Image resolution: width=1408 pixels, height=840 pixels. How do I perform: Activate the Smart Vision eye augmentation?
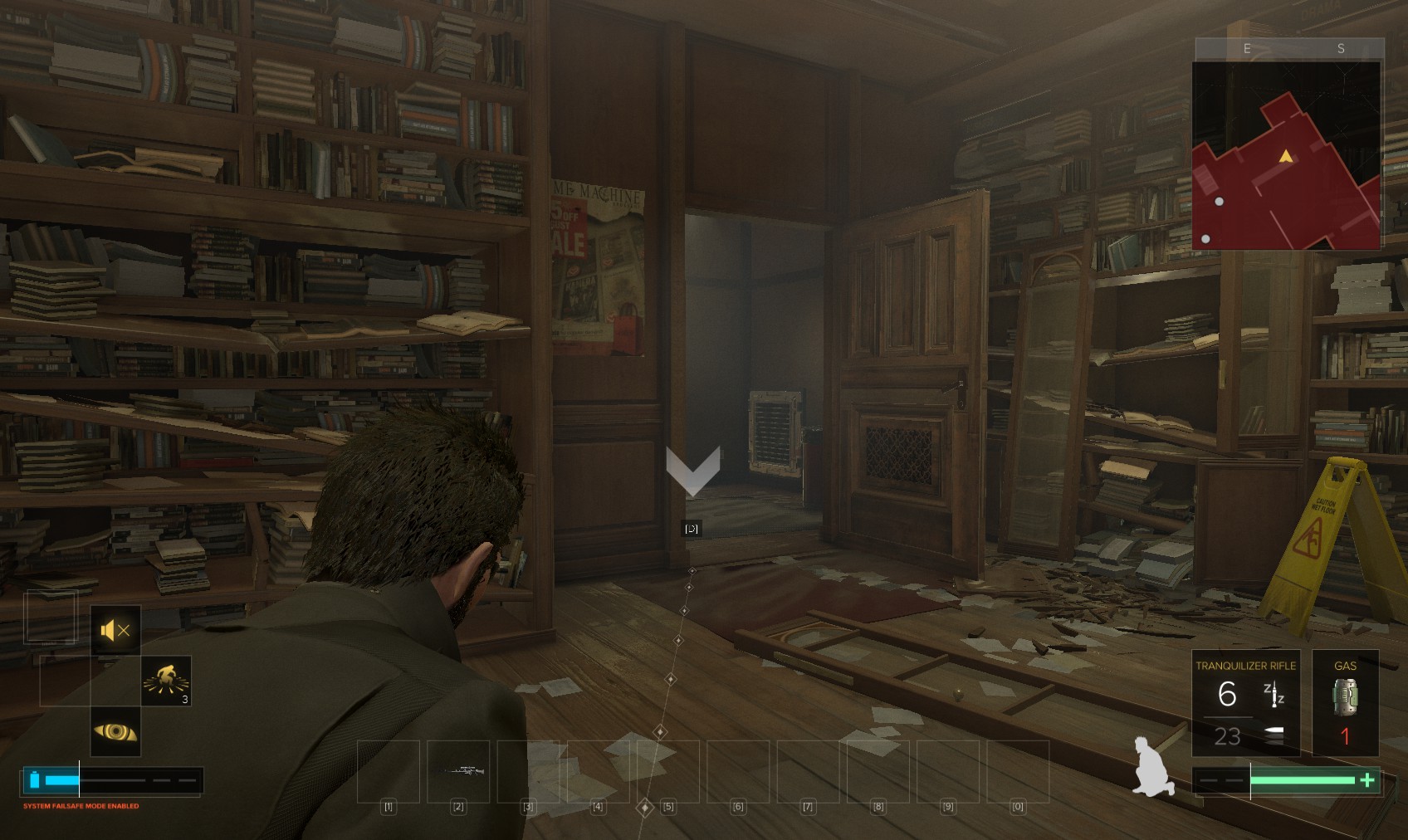pos(115,732)
